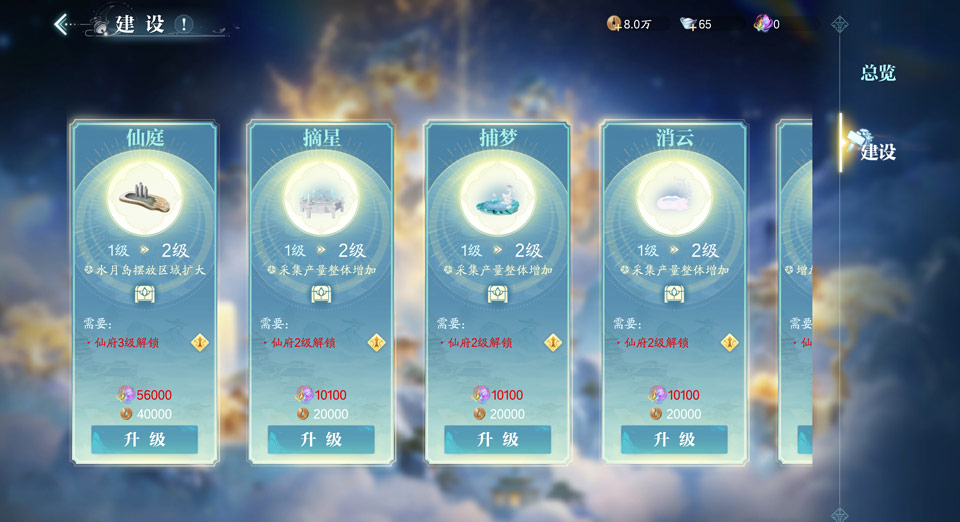The image size is (960, 522).
Task: Upgrade the 捕梦 building
Action: click(497, 440)
